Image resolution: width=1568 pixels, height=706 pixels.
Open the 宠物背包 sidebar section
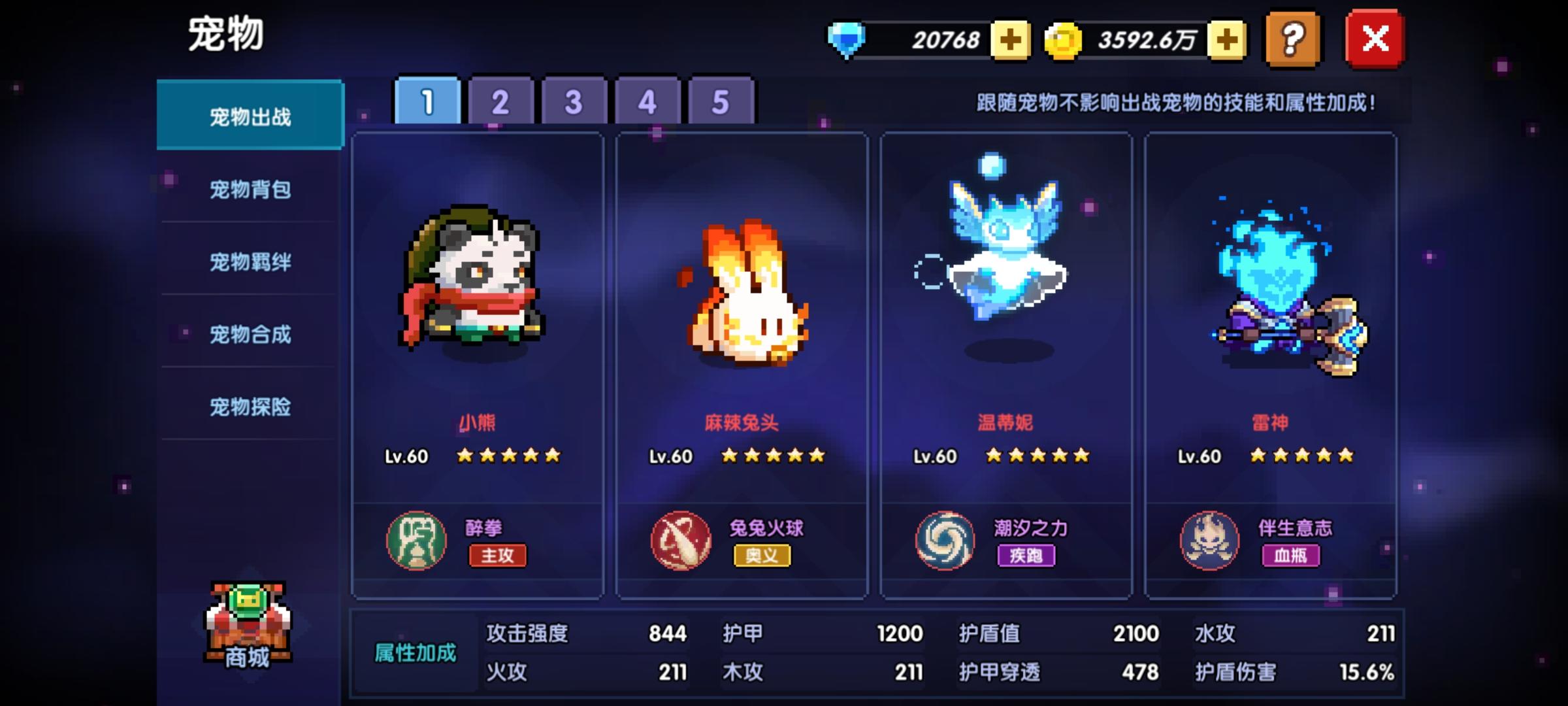250,188
